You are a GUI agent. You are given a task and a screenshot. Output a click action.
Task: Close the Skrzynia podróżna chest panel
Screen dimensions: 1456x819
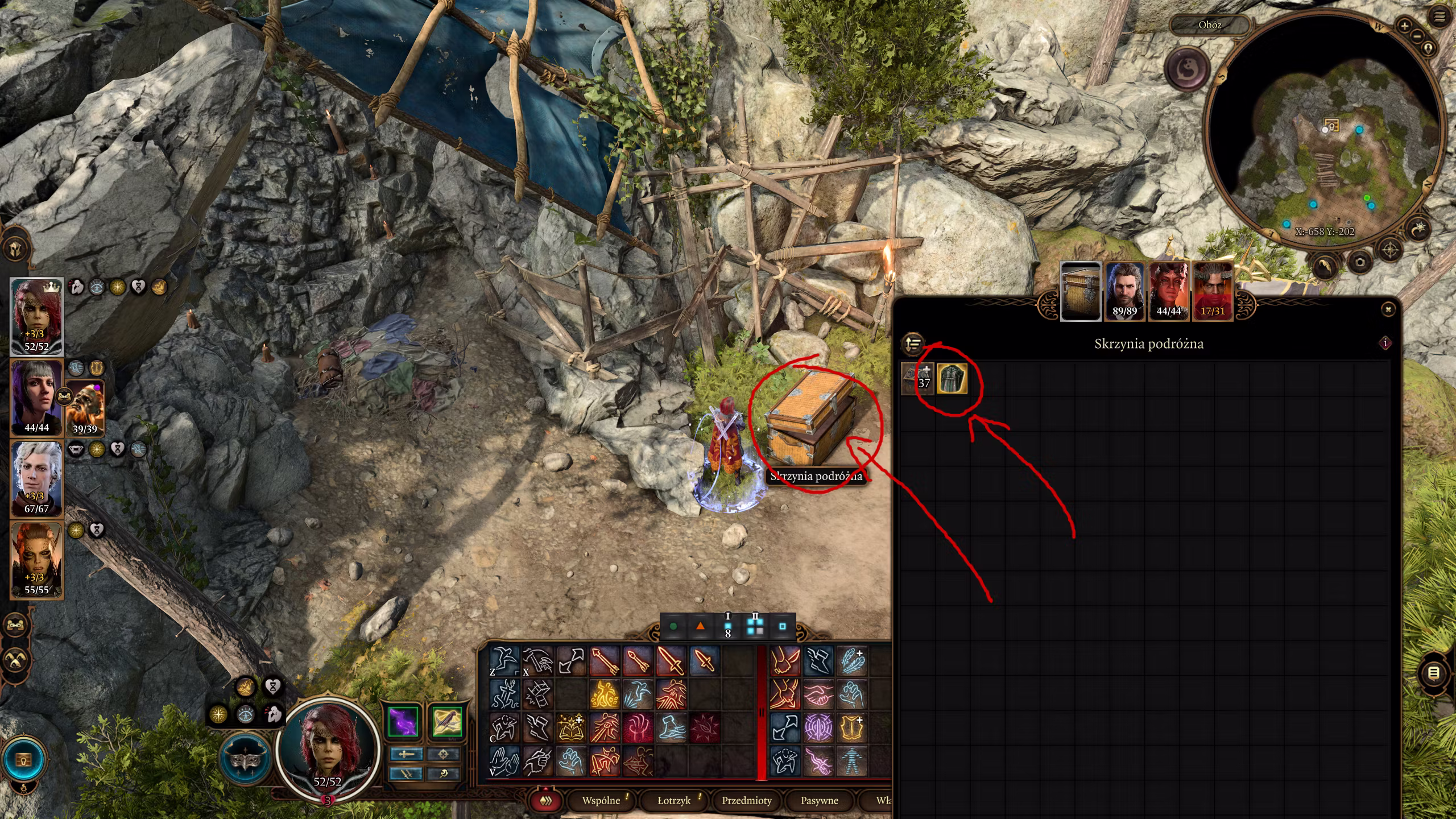click(x=1388, y=309)
